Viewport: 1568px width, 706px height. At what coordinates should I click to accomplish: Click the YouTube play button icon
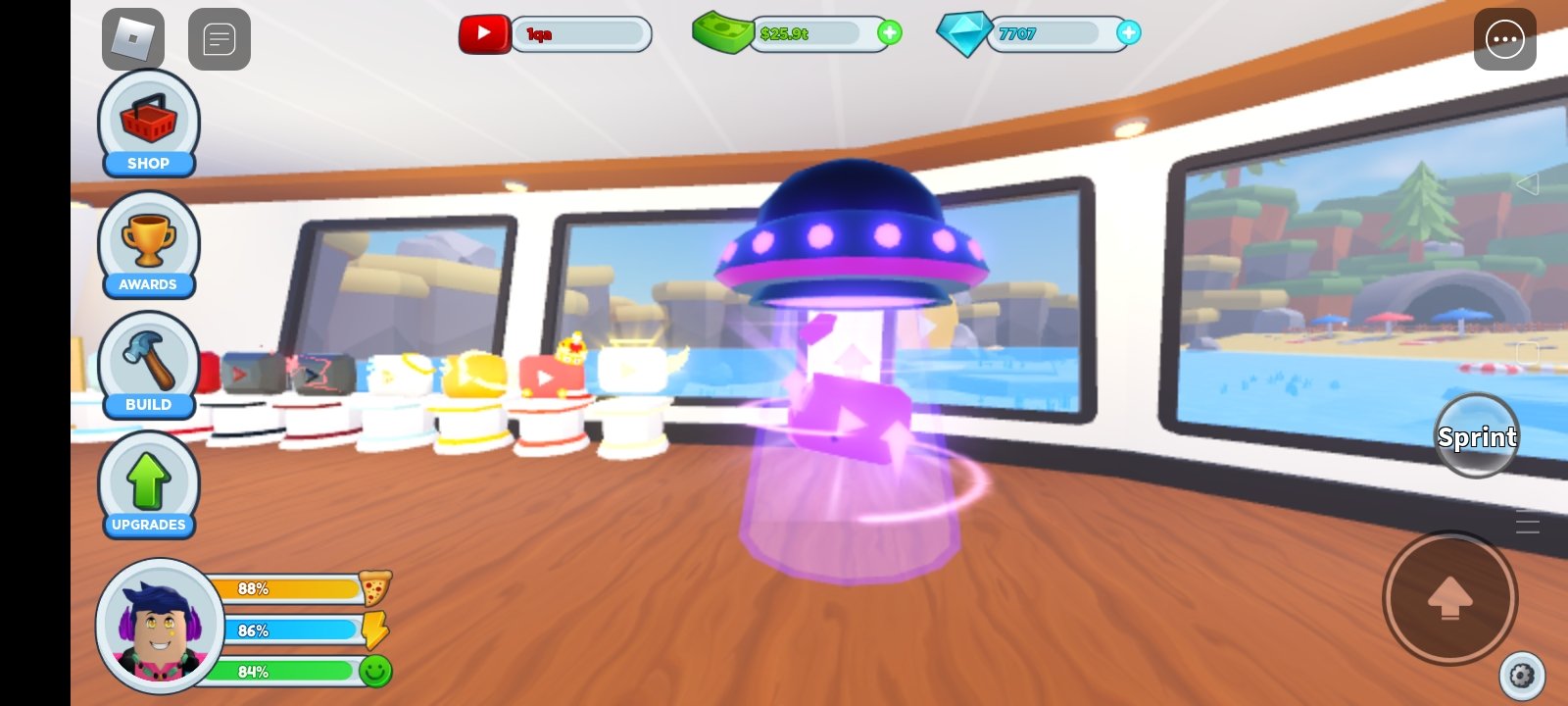[485, 33]
